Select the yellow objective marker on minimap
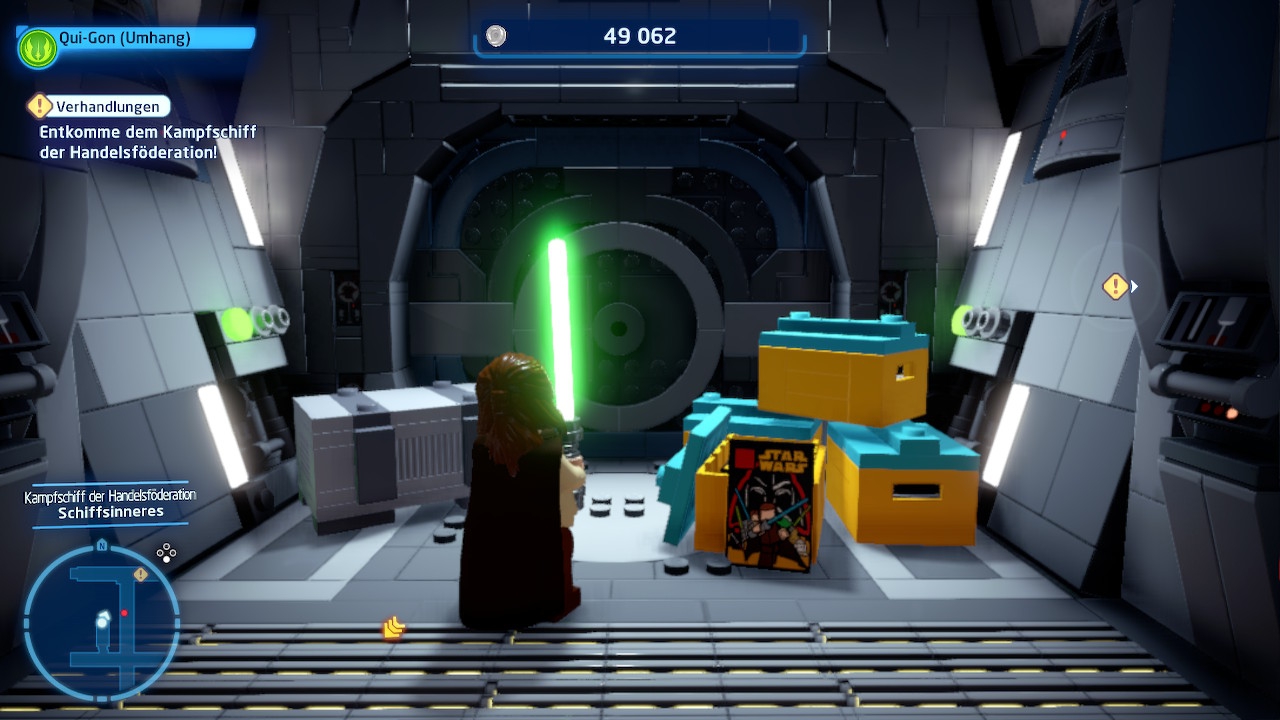The width and height of the screenshot is (1280, 720). pos(141,575)
